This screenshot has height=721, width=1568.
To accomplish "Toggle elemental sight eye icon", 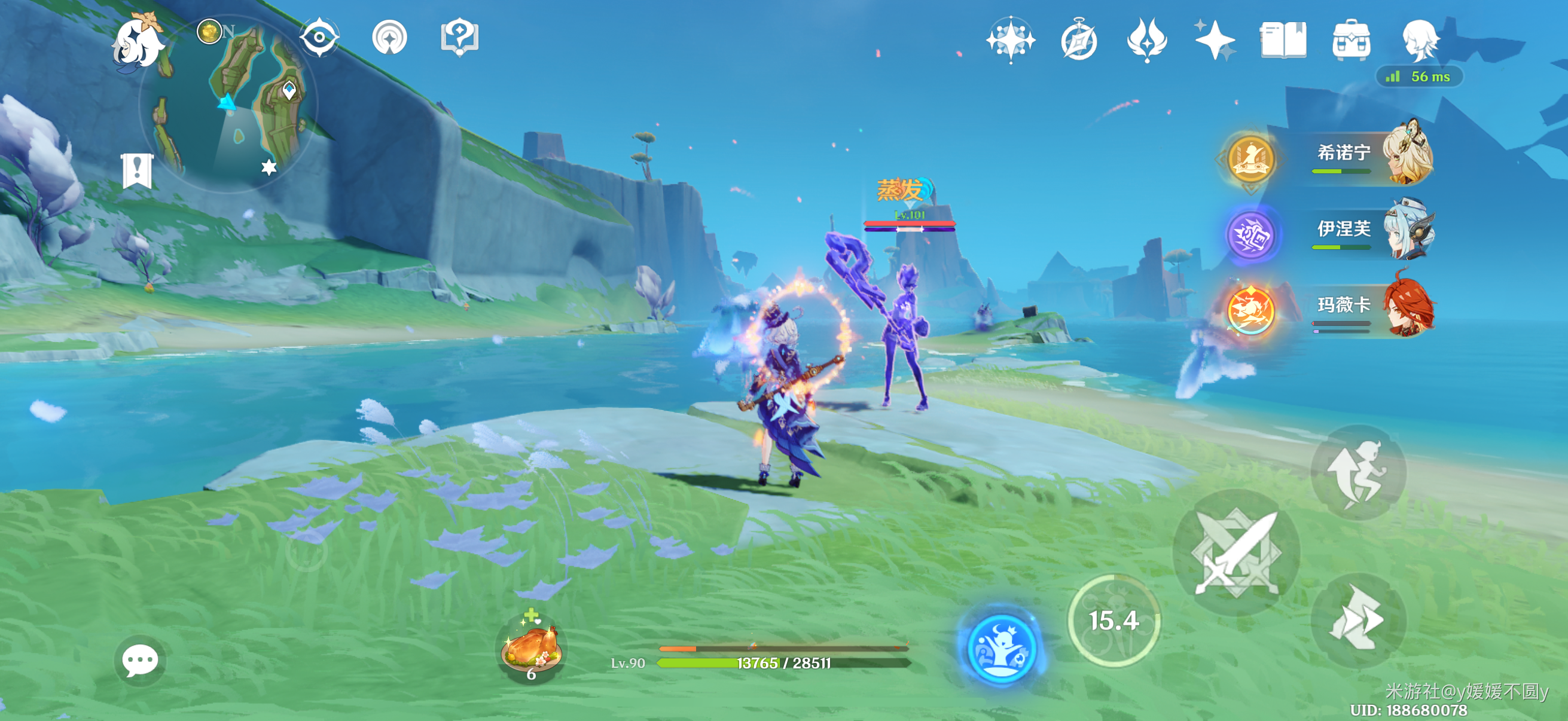I will tap(319, 38).
